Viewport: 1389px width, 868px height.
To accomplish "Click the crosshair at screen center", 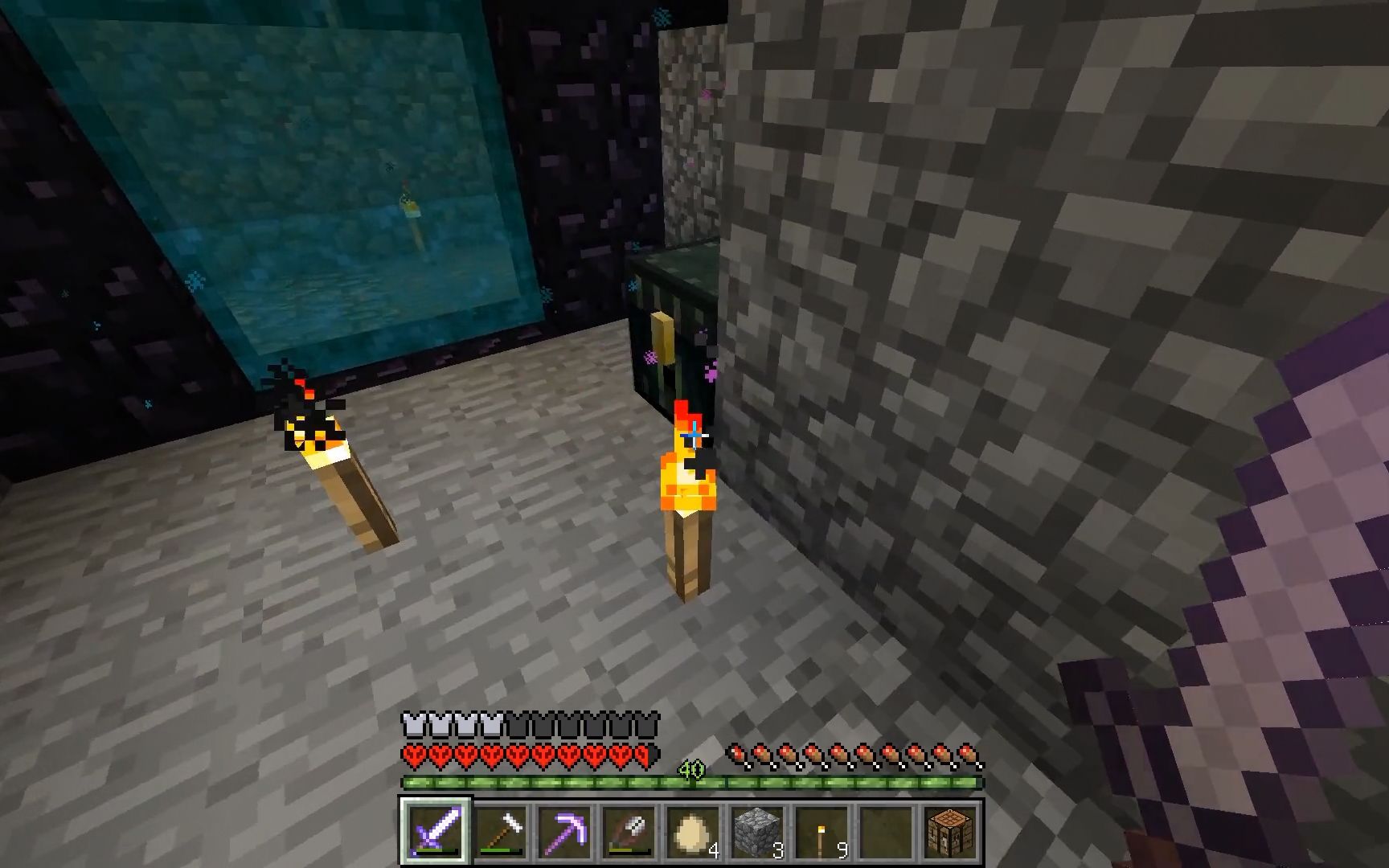I will coord(694,434).
